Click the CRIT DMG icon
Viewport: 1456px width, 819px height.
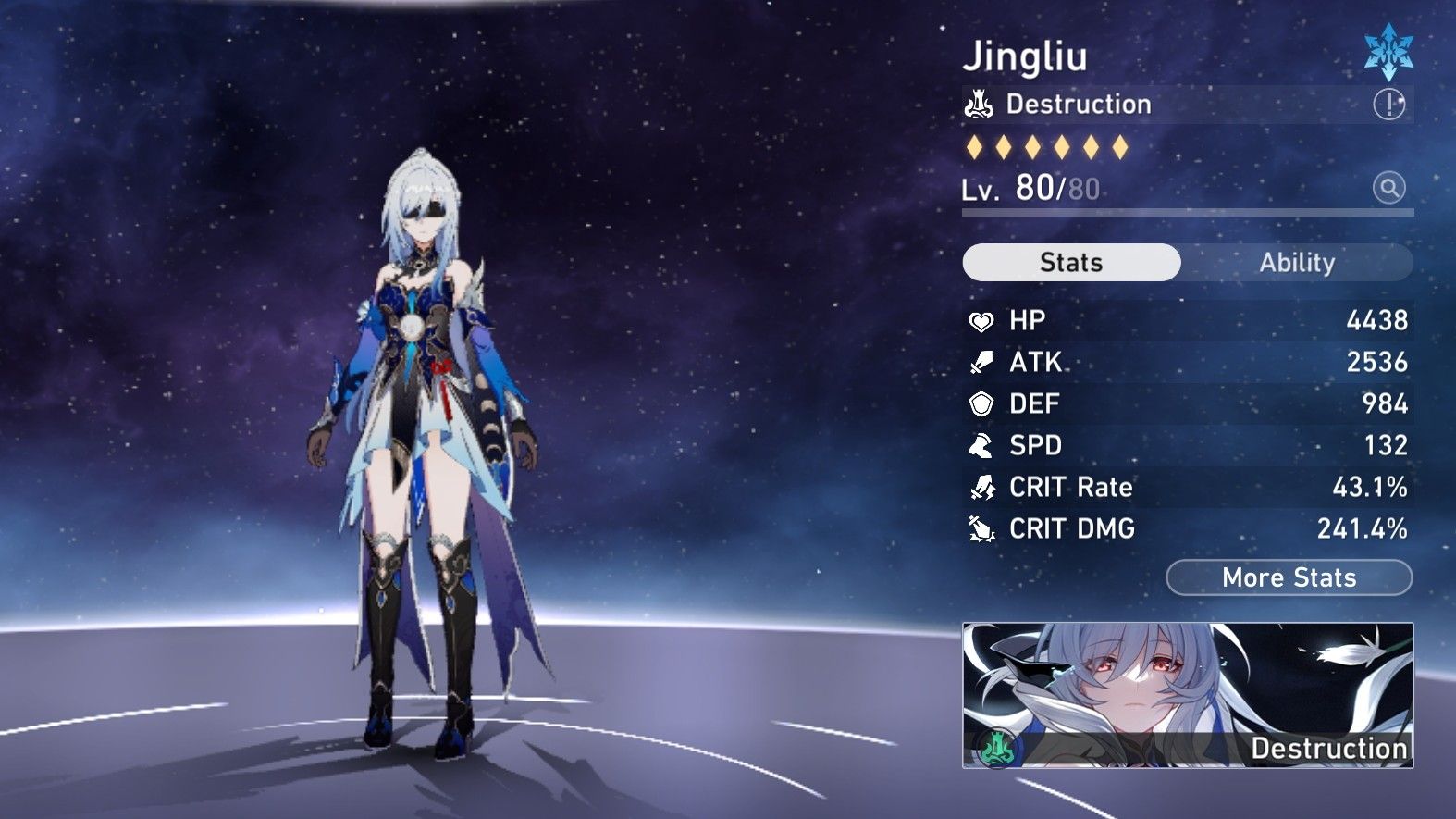[981, 528]
